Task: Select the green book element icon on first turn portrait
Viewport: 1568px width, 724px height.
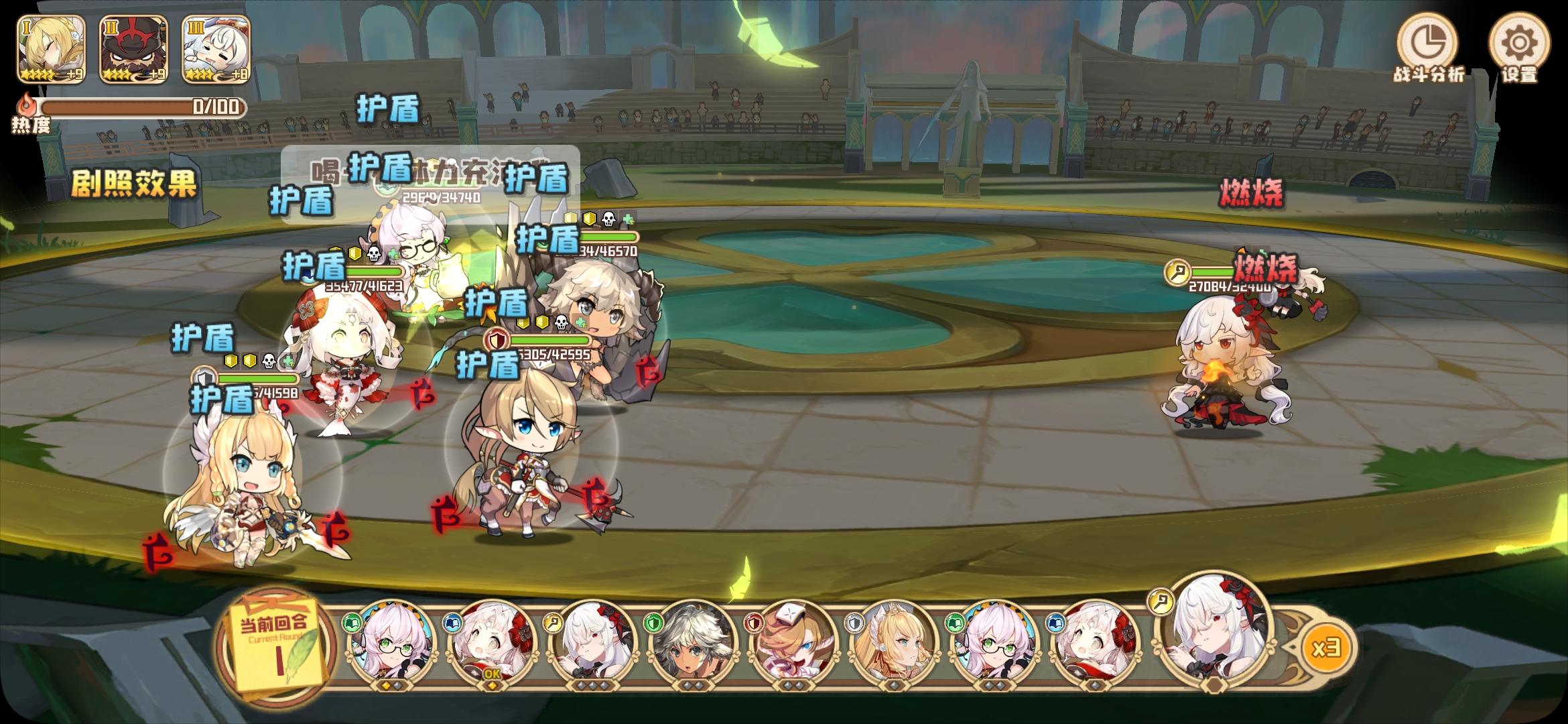Action: [352, 622]
